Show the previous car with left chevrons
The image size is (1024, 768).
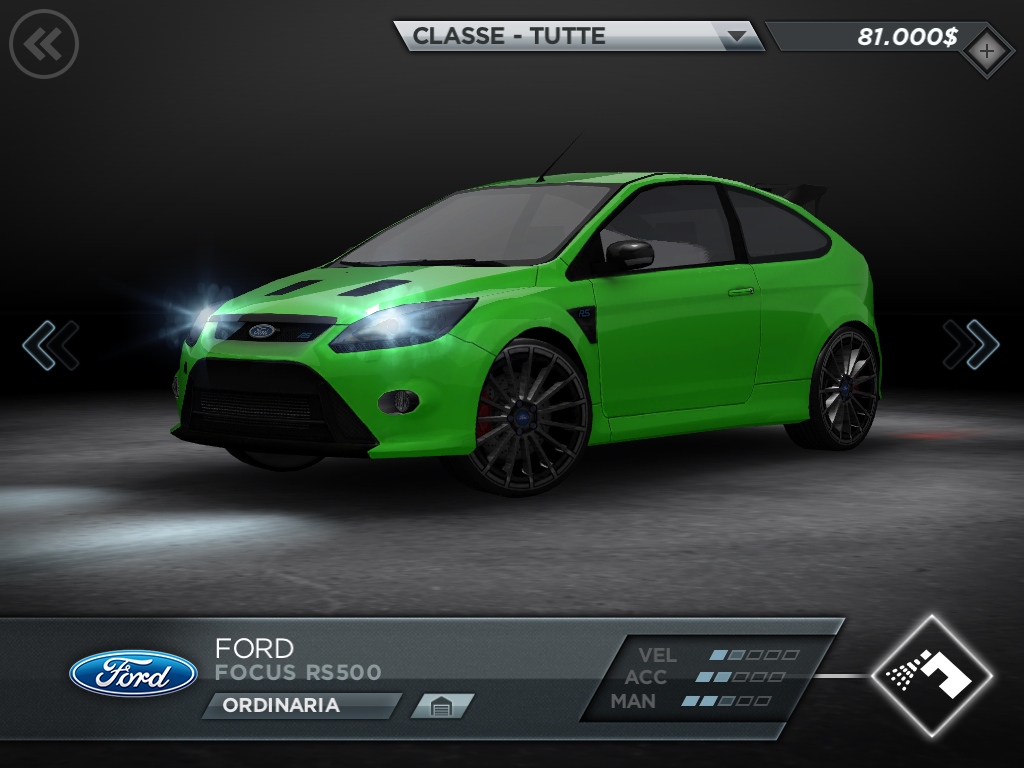50,344
